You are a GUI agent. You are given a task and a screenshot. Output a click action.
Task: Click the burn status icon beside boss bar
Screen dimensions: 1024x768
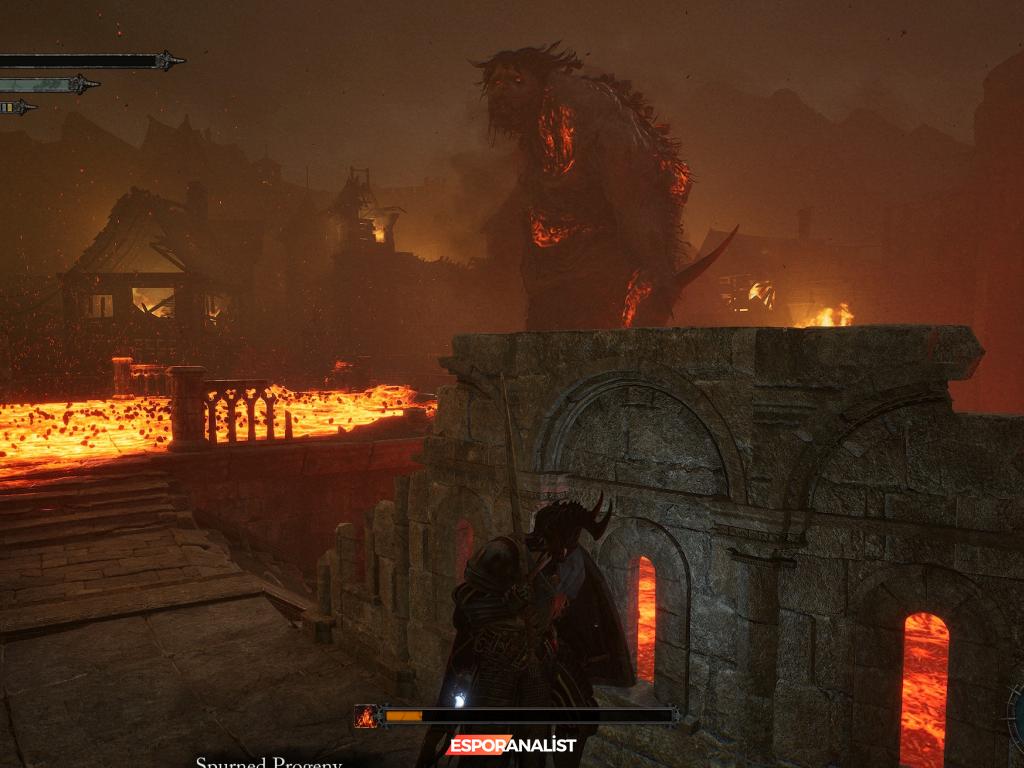pos(367,716)
